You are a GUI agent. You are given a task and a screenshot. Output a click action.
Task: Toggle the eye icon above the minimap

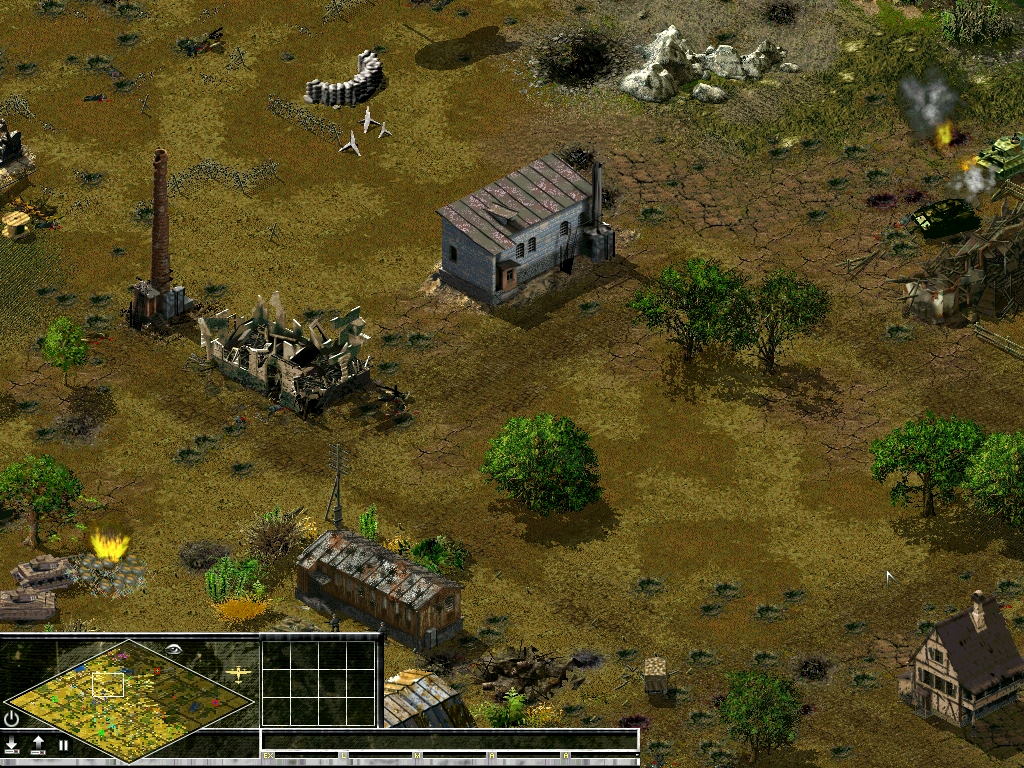[176, 649]
